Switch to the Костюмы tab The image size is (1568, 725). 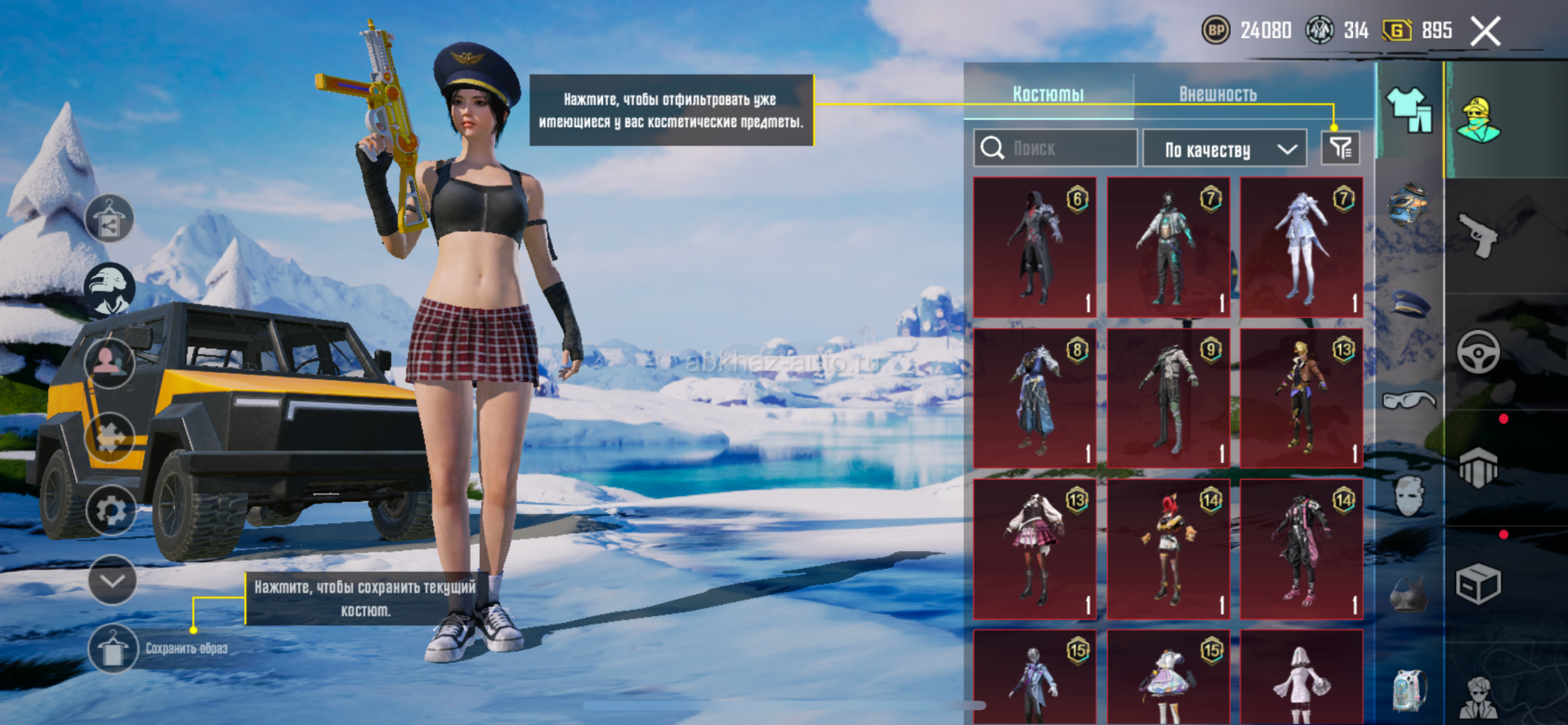[x=1048, y=94]
